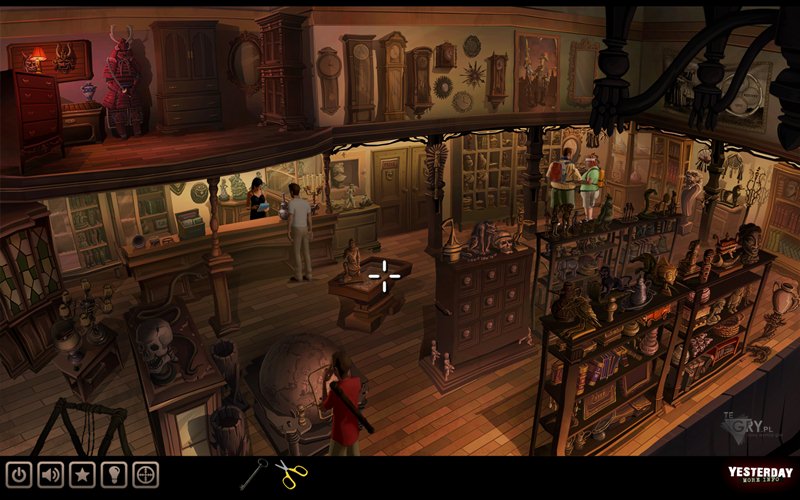This screenshot has width=800, height=500.
Task: Toggle the sound speaker button
Action: click(x=50, y=474)
